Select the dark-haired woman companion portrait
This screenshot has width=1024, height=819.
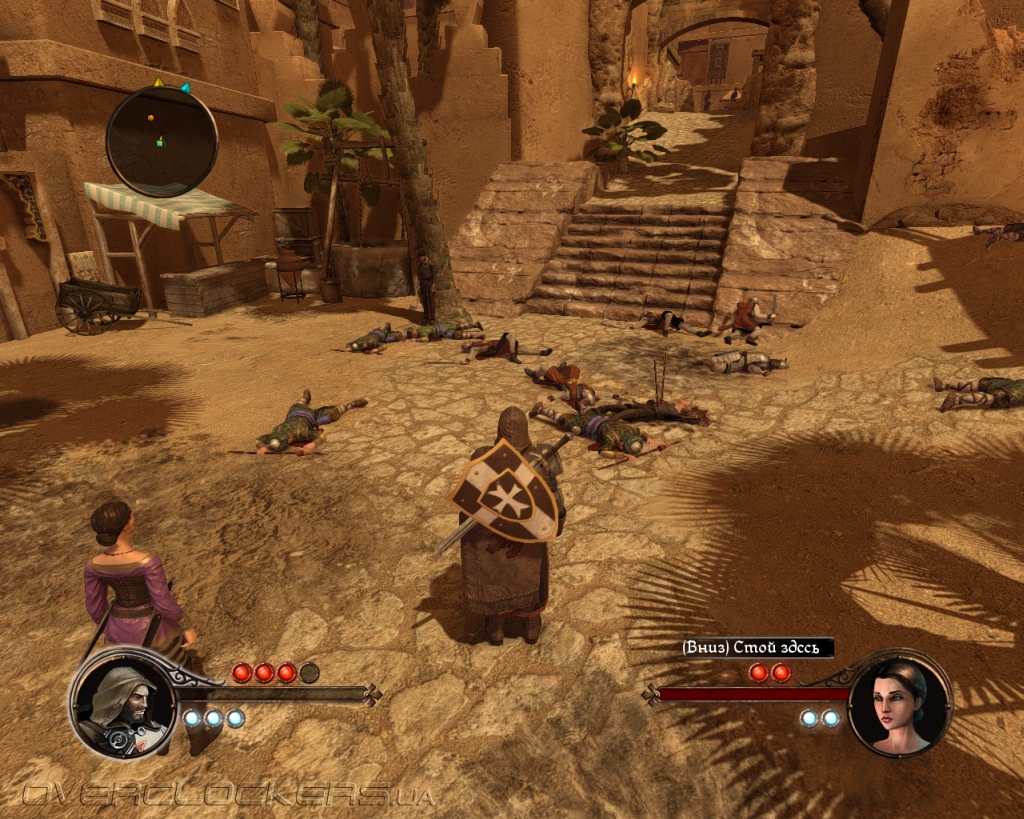900,704
